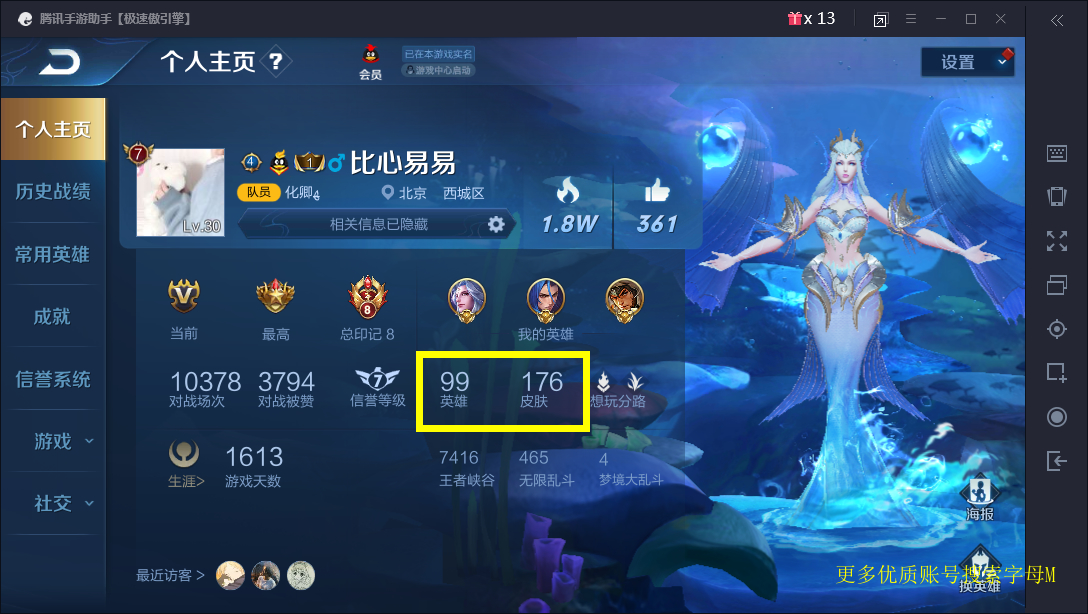Select the 成就 tab
This screenshot has width=1088, height=614.
(53, 316)
